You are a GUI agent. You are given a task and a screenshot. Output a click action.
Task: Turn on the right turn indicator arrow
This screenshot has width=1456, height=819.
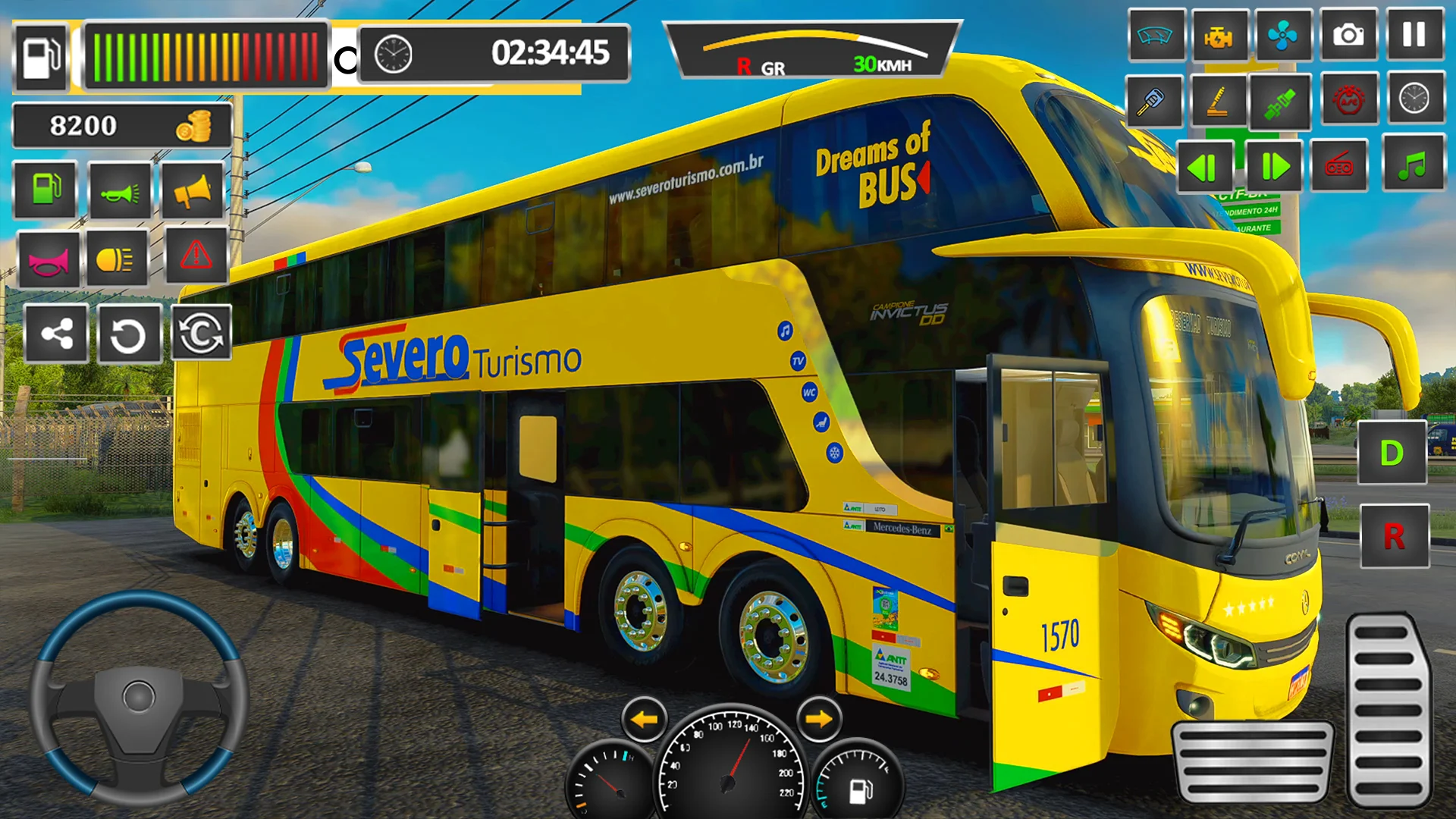pos(819,719)
